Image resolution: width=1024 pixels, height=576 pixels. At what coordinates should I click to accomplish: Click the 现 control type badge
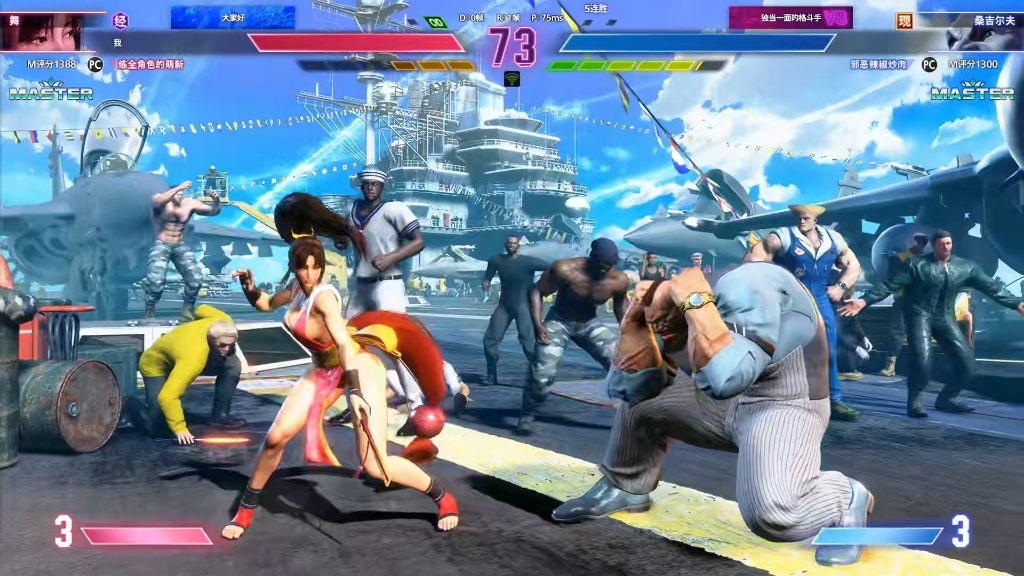pyautogui.click(x=904, y=20)
